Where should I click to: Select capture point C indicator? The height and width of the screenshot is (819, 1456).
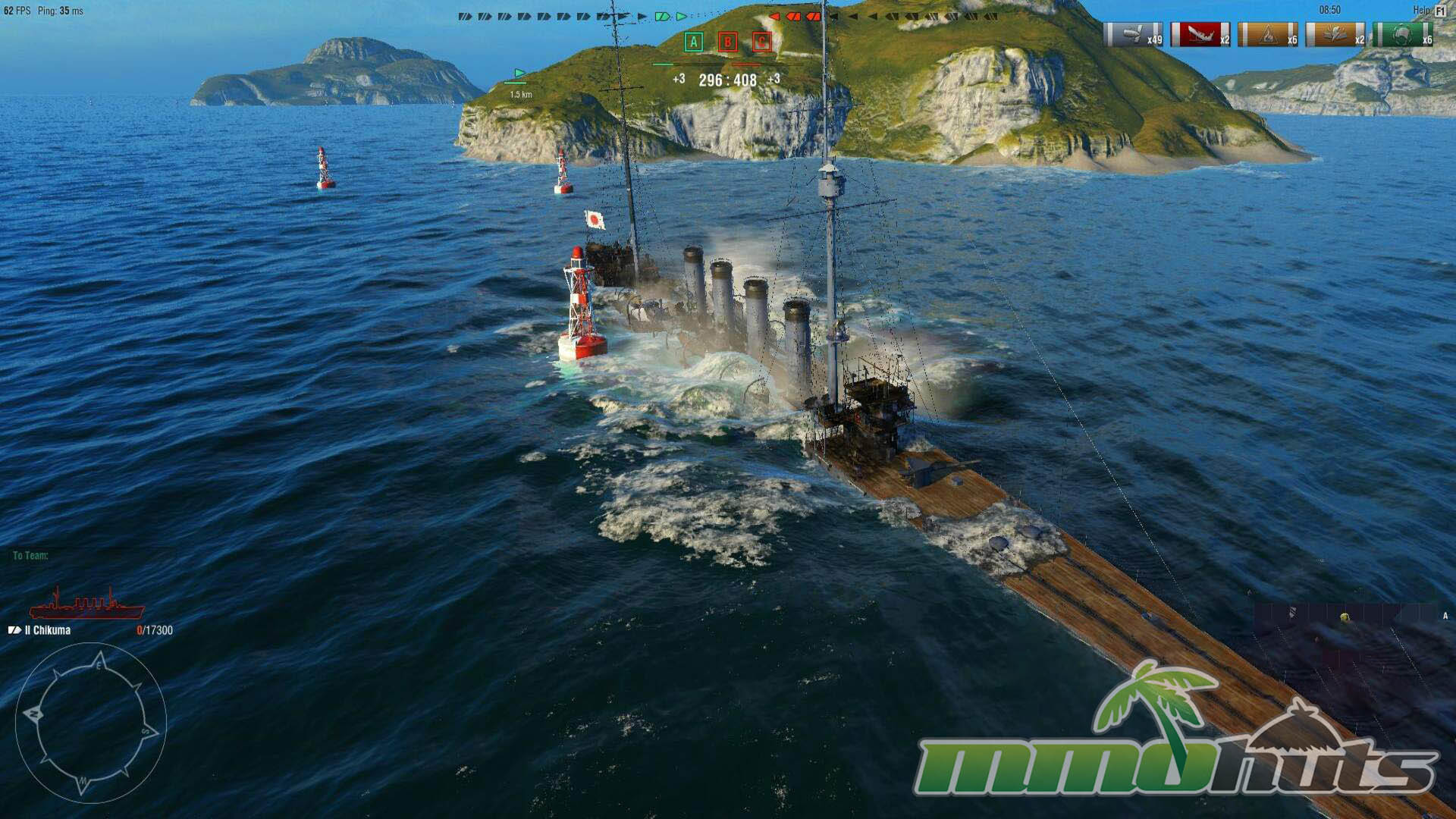pos(761,42)
